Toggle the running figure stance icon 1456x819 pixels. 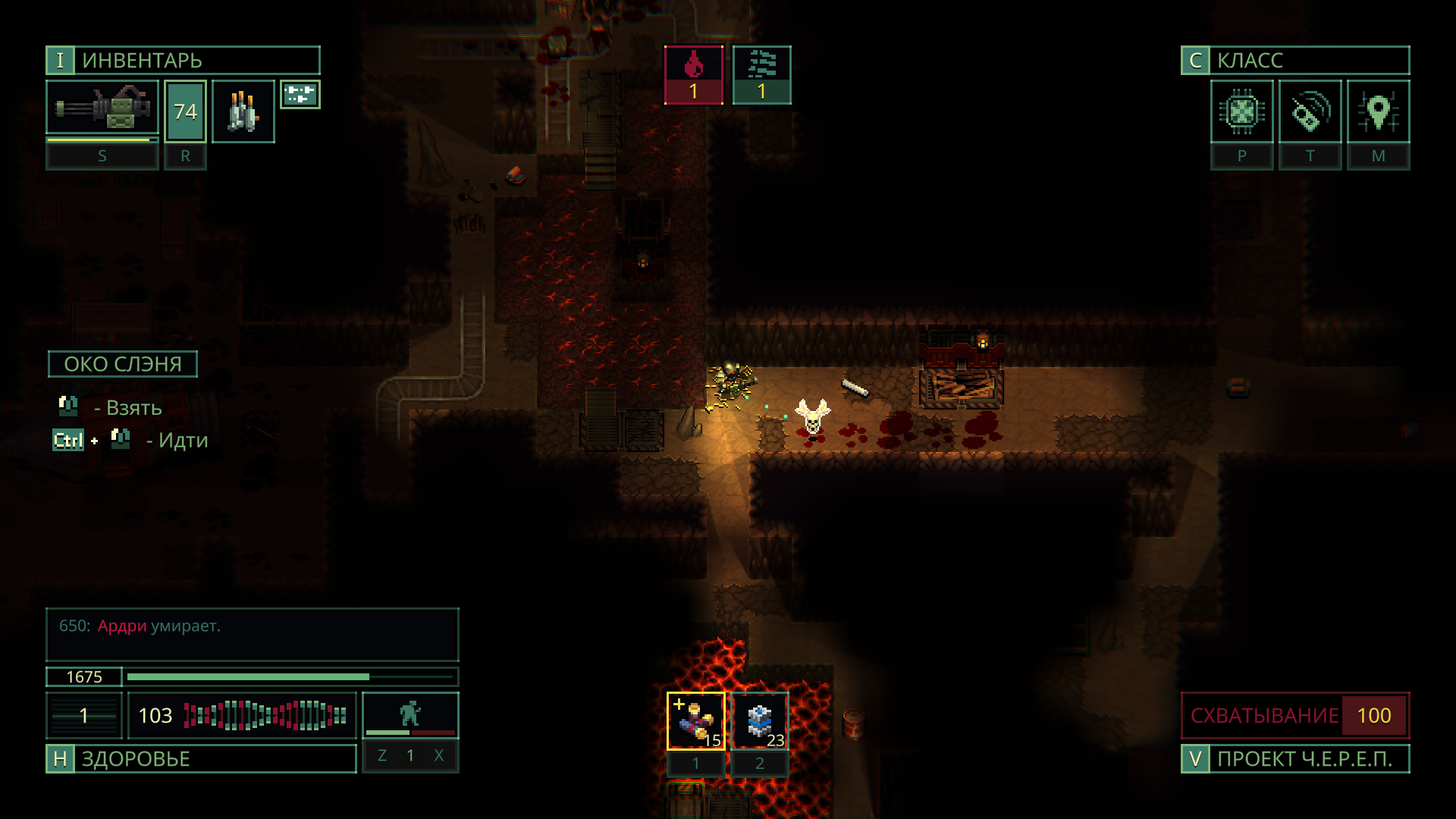[x=410, y=714]
